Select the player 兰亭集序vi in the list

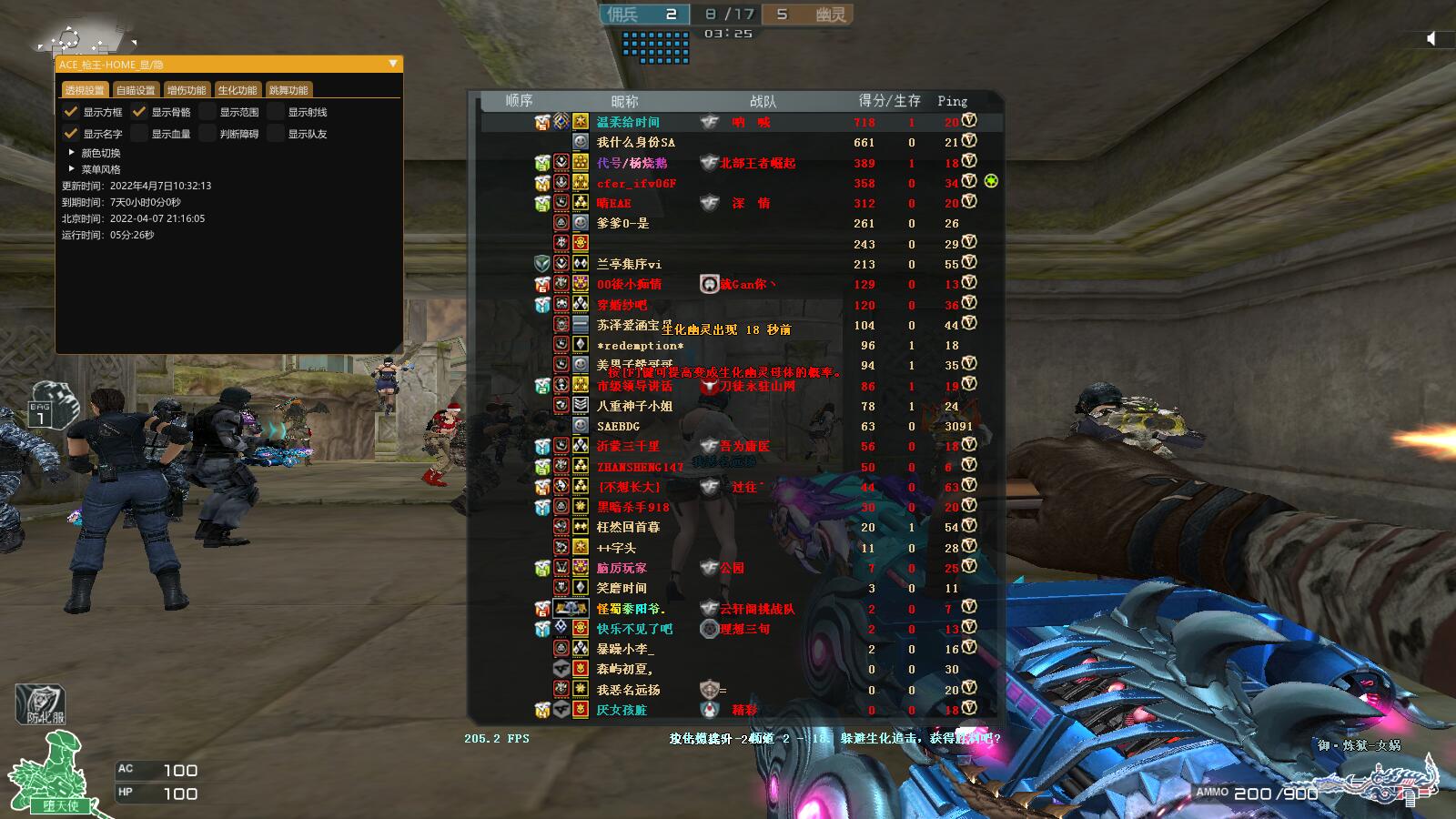tap(629, 264)
